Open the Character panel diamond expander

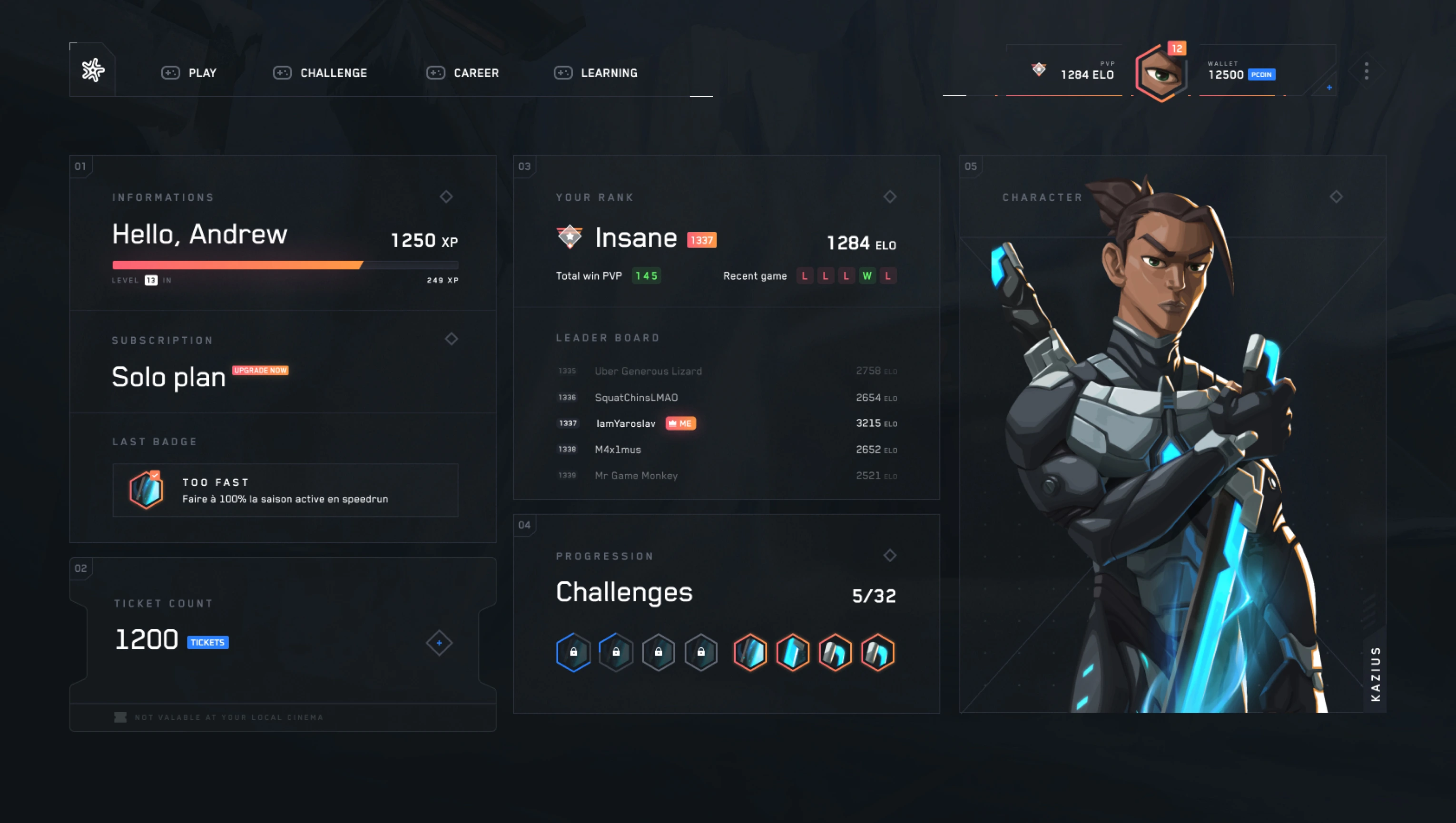click(x=1336, y=196)
